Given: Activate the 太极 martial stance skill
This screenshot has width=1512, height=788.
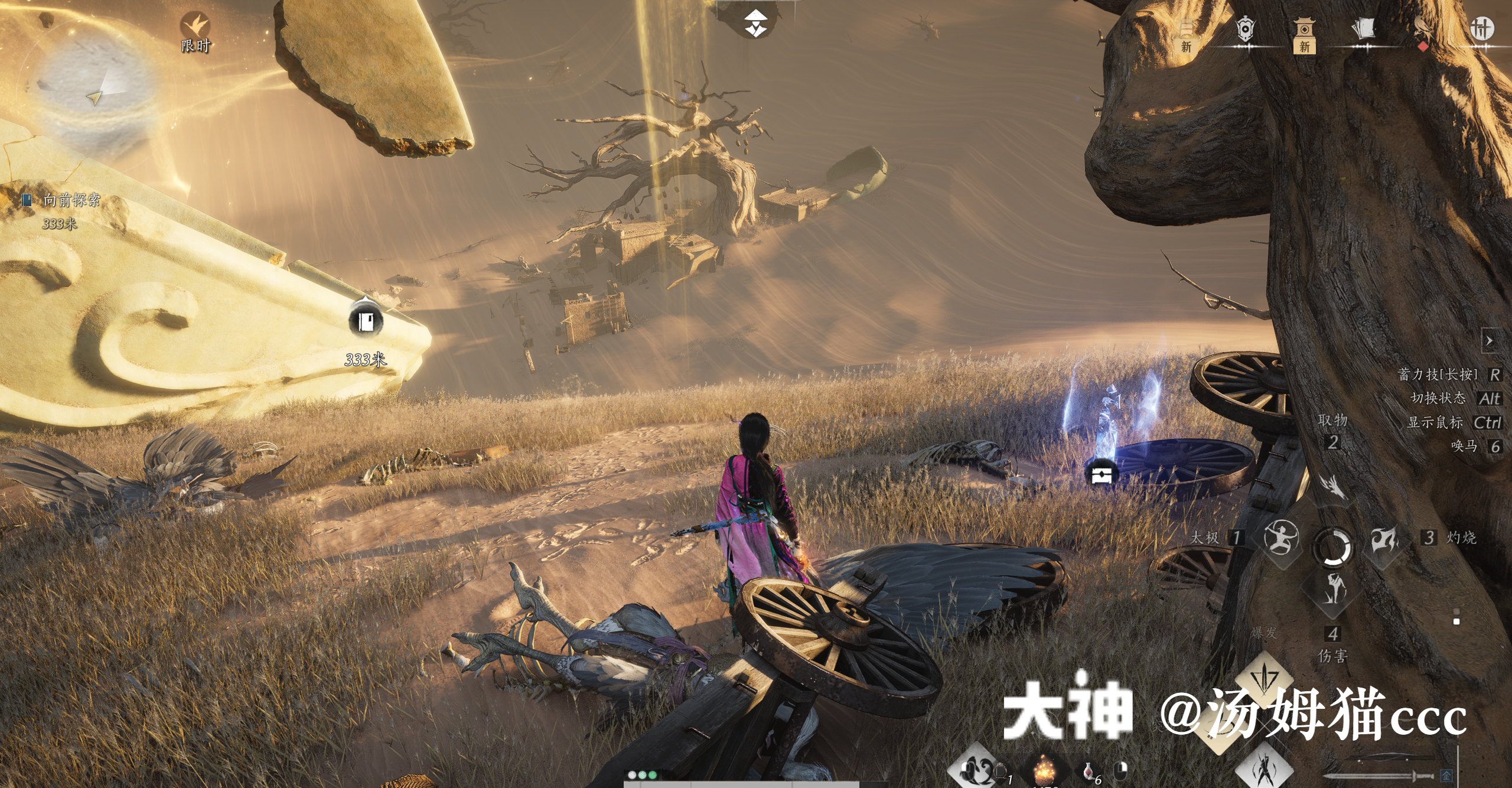Looking at the screenshot, I should 1281,538.
